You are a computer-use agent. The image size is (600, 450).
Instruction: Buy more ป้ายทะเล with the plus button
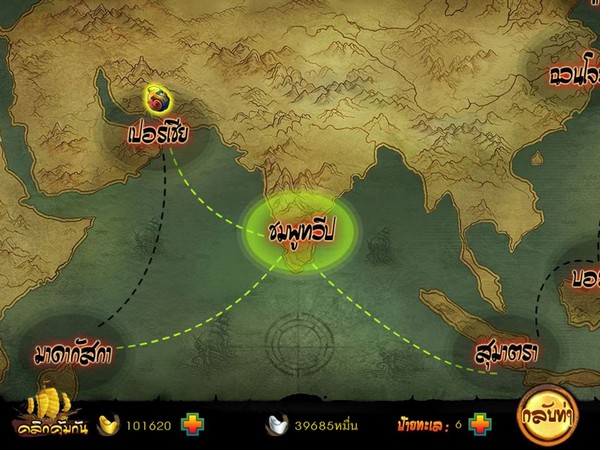pyautogui.click(x=479, y=424)
